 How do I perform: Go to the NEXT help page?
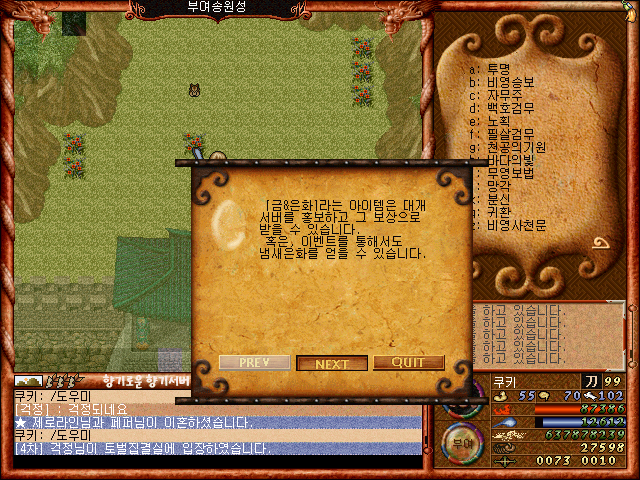point(332,363)
